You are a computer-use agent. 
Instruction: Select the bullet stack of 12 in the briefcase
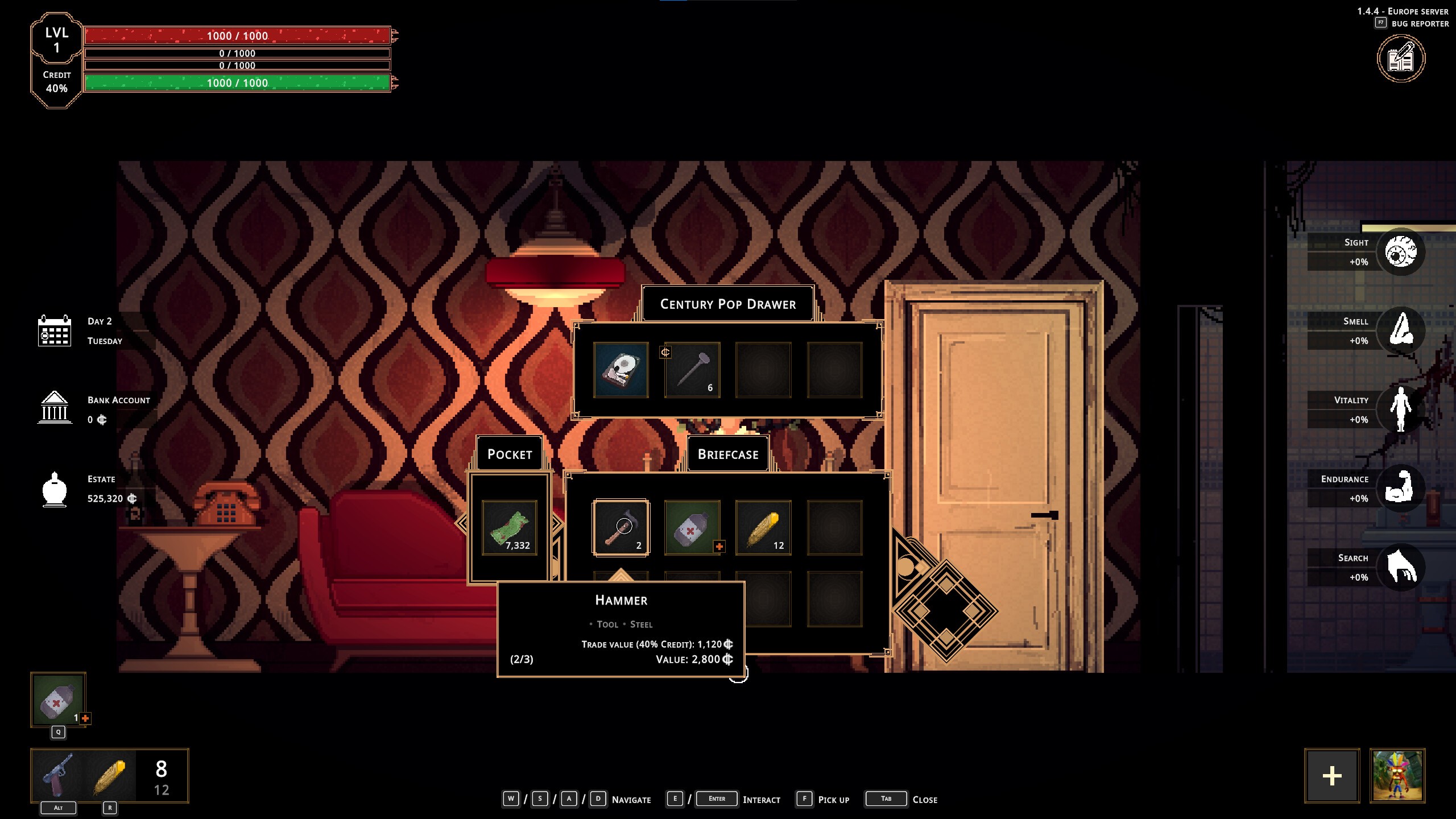(x=763, y=528)
